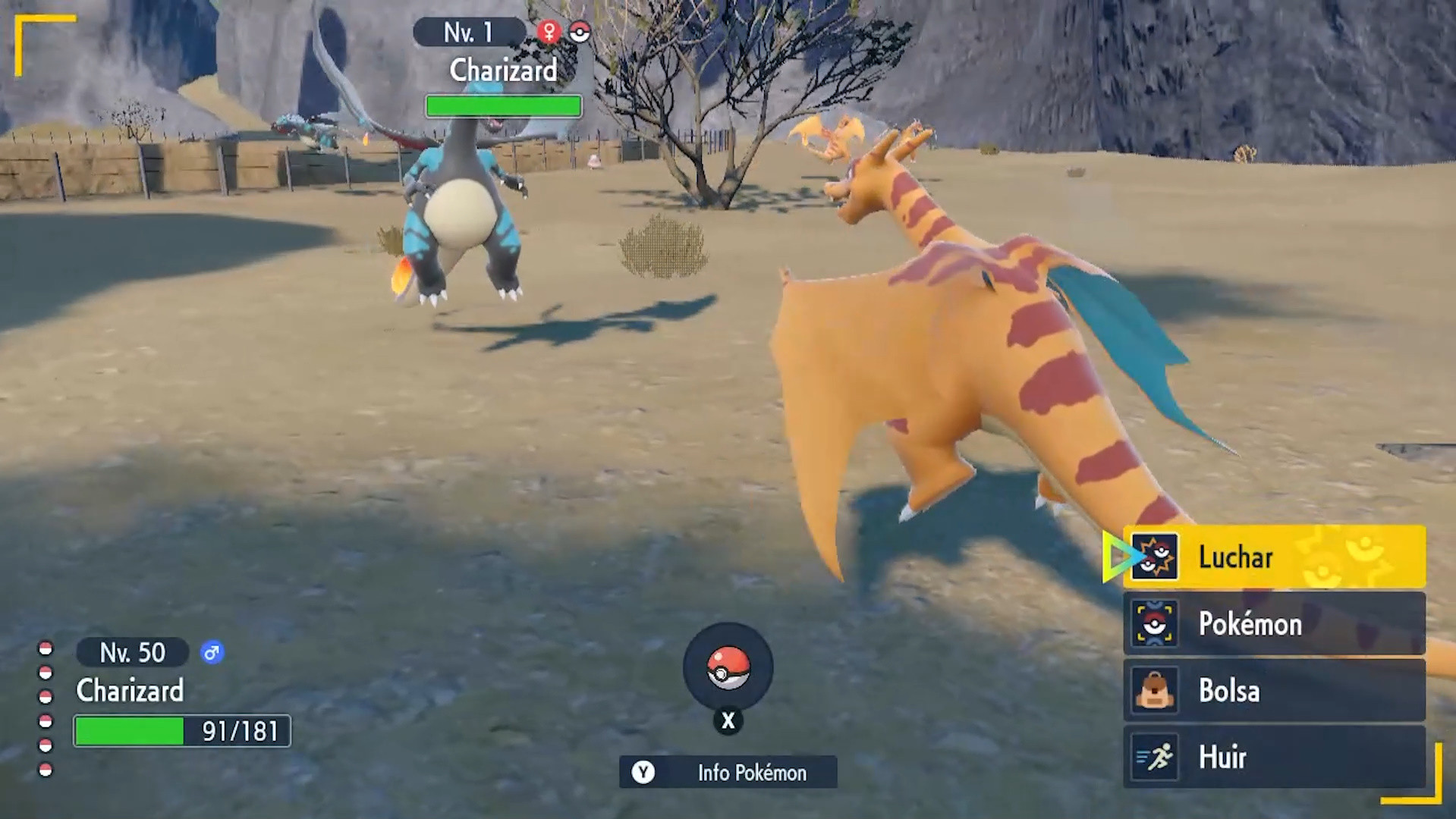Click the Poké Ball icon beside the Pokémon option
The height and width of the screenshot is (819, 1456).
[x=1156, y=624]
